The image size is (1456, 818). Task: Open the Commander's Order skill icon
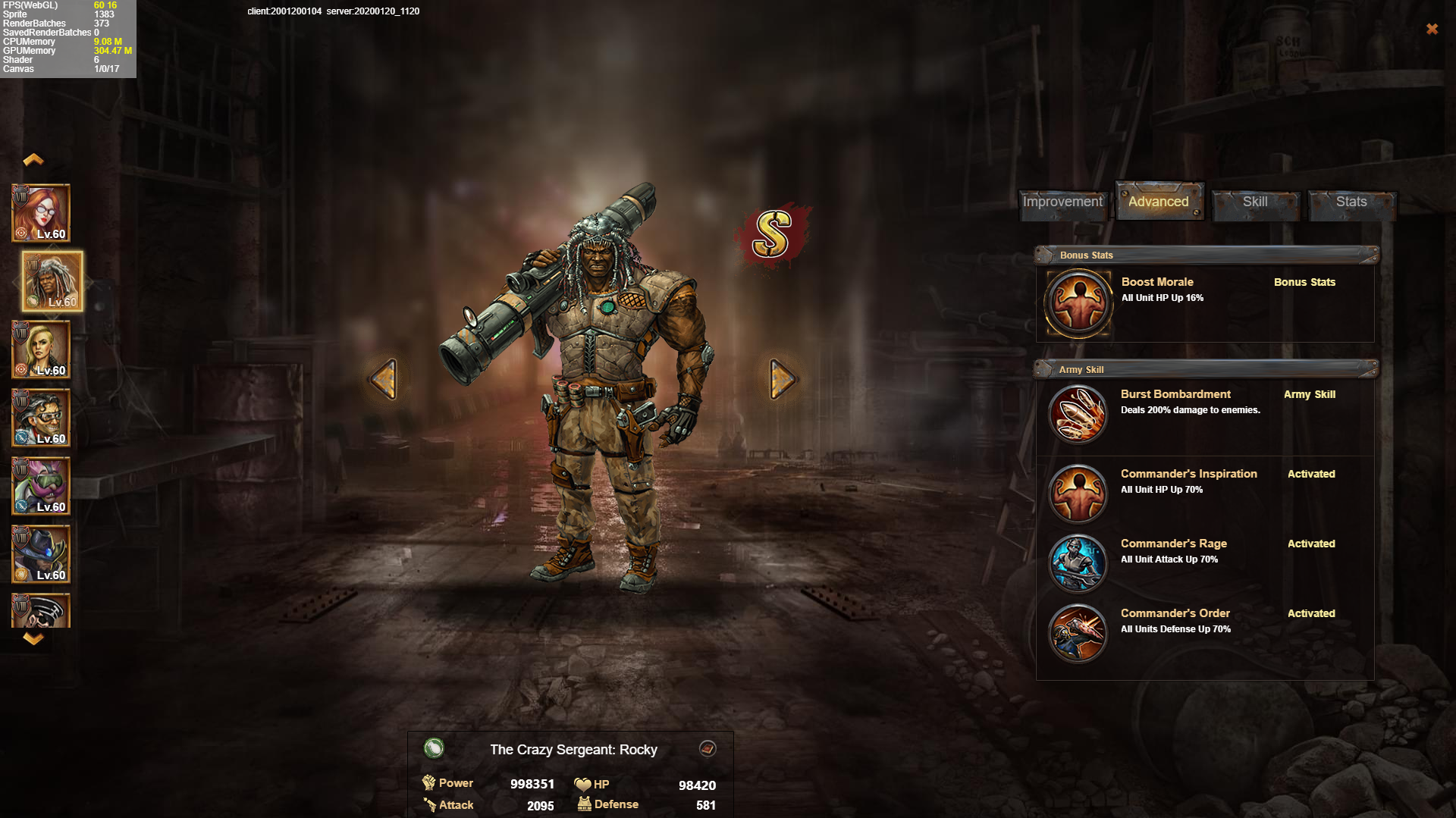click(1078, 633)
